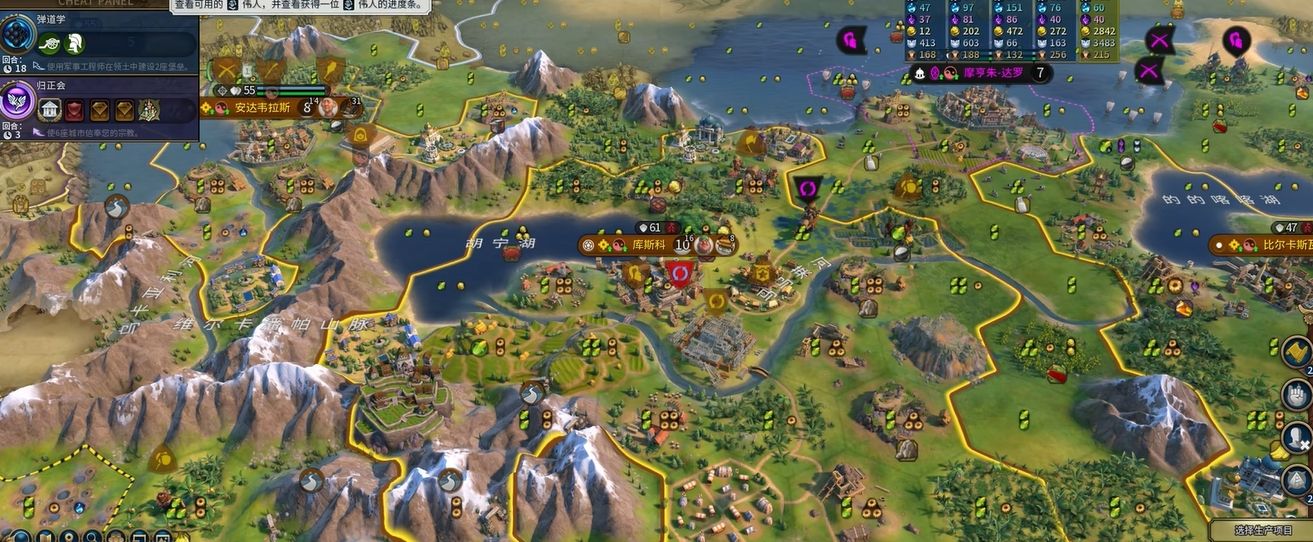
Task: Click the head with X notification icon
Action: (x=1297, y=440)
